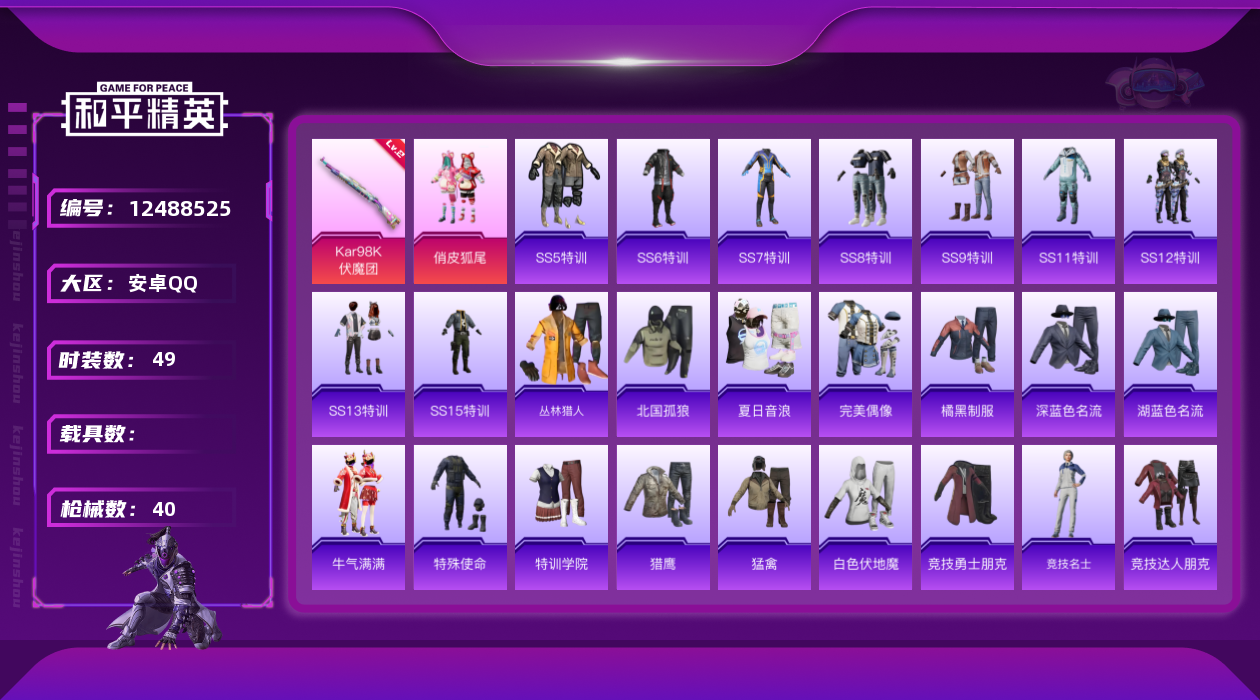The image size is (1260, 700).
Task: Select the 橘黑制服 outfit tile
Action: click(x=967, y=364)
